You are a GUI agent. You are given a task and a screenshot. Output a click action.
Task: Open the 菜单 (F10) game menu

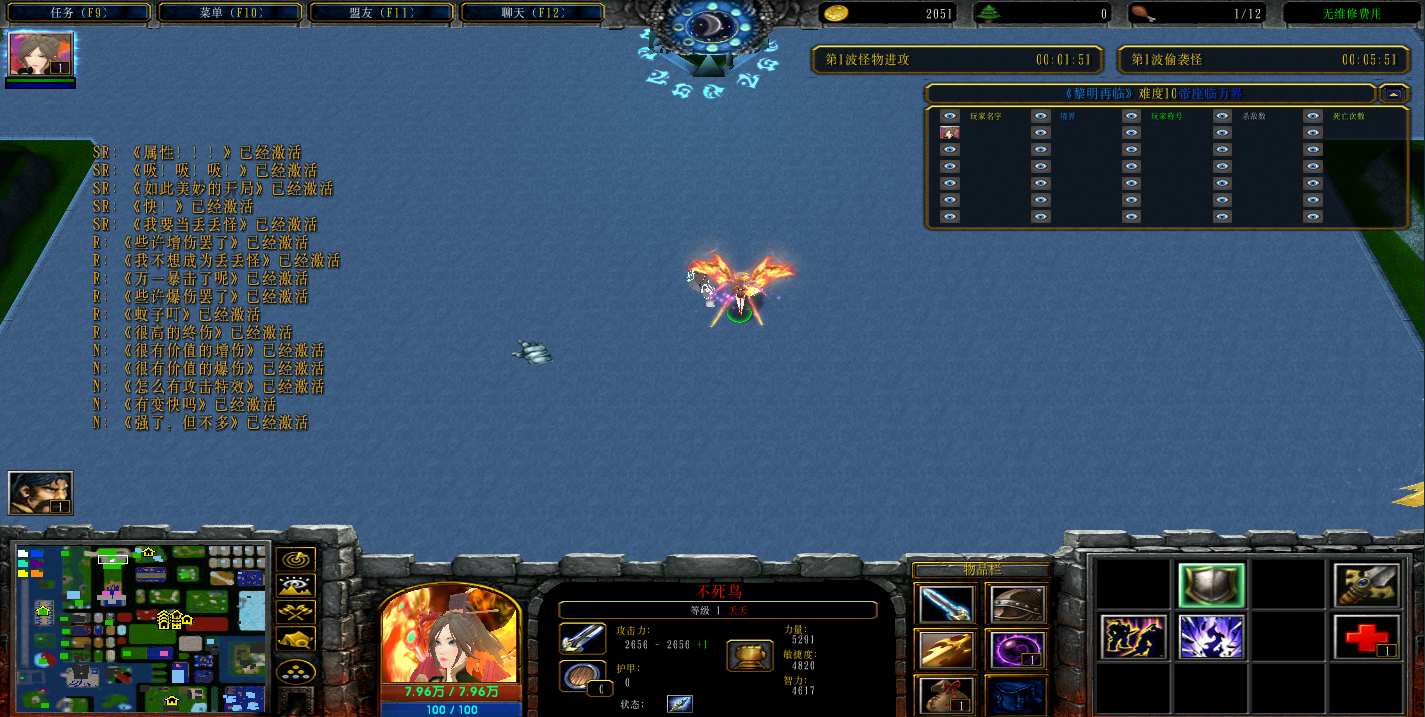[x=230, y=13]
